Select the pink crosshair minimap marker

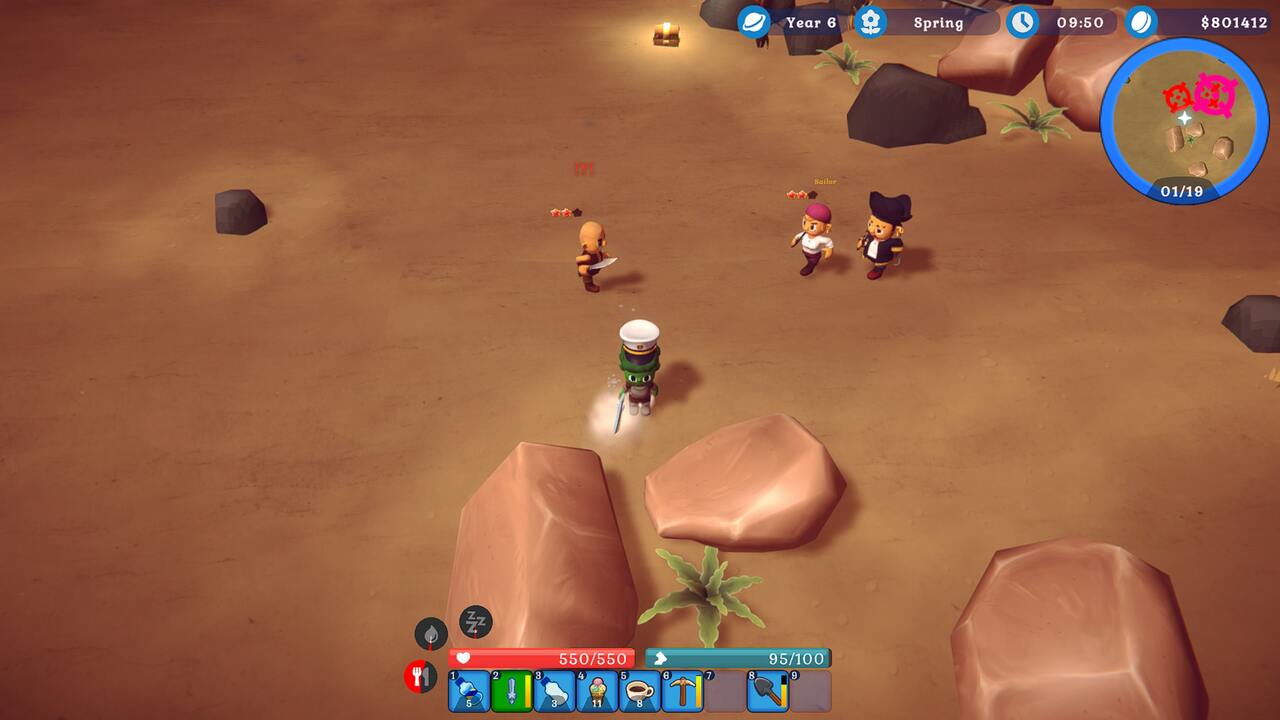(x=1215, y=95)
